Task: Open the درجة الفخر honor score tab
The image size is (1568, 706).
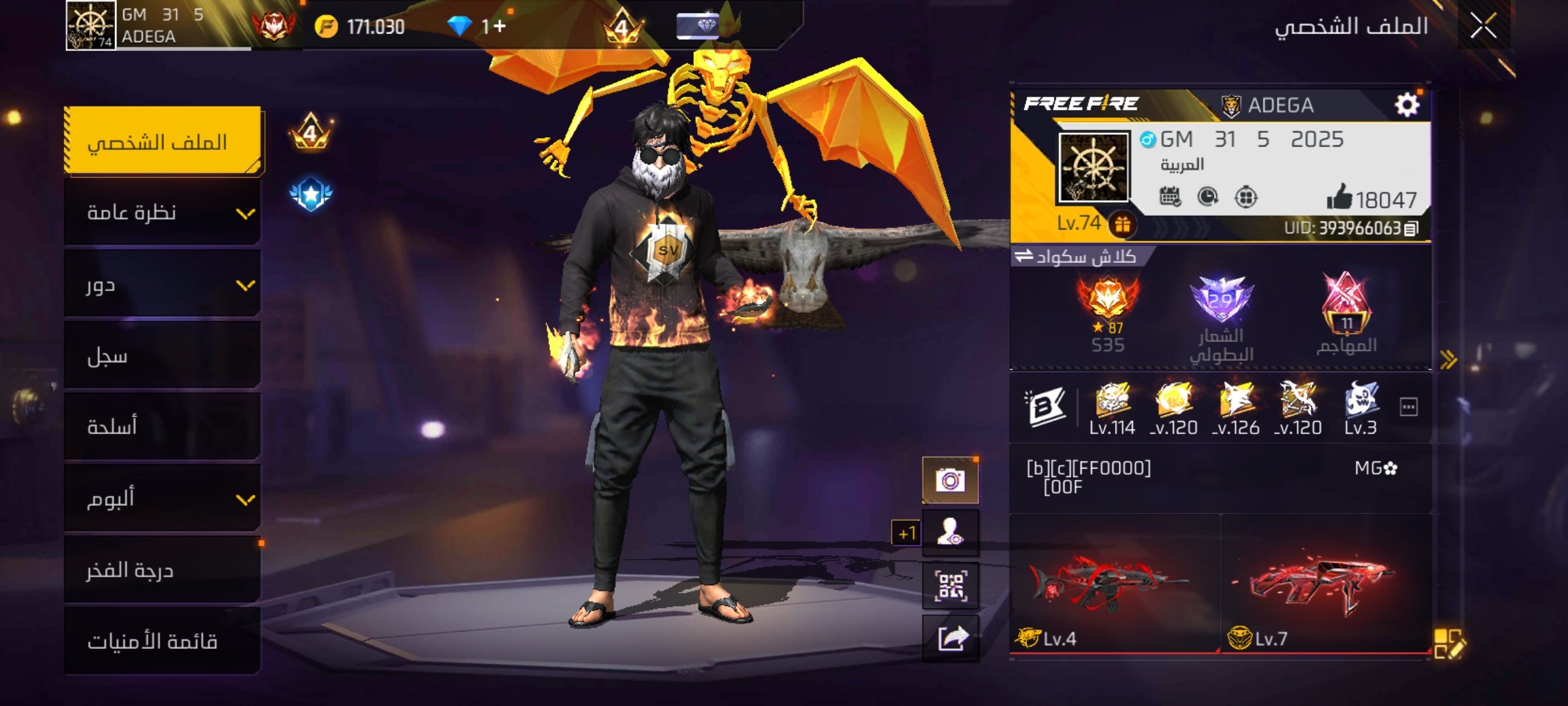Action: pos(163,571)
